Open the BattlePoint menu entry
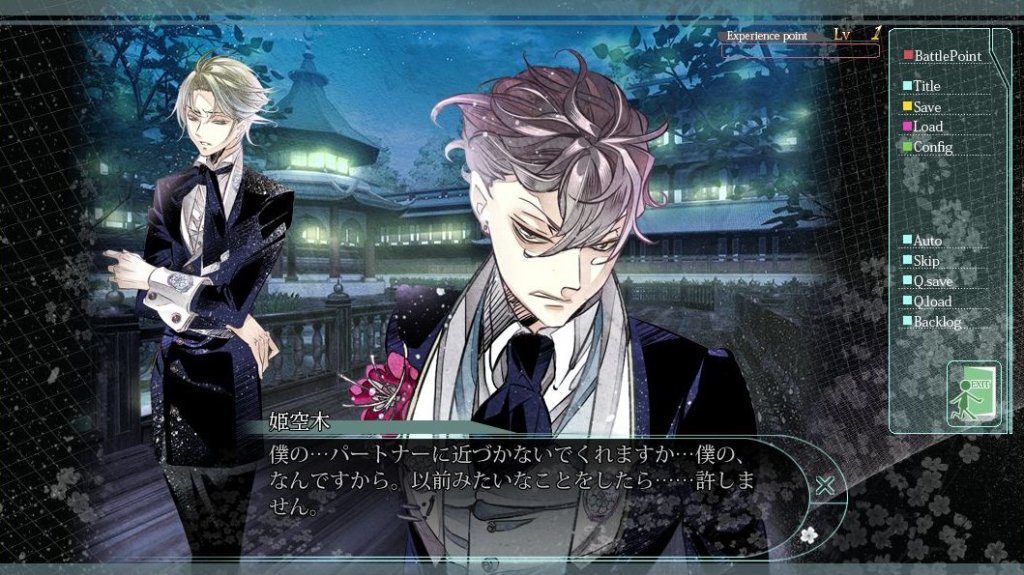1024x575 pixels. 946,56
